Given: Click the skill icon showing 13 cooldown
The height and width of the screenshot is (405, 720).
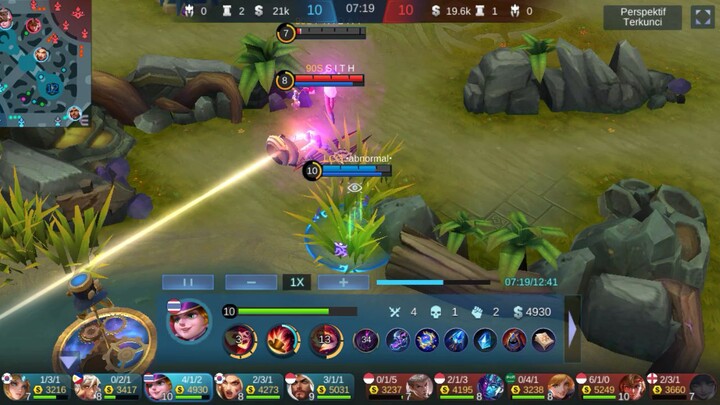Looking at the screenshot, I should tap(325, 340).
